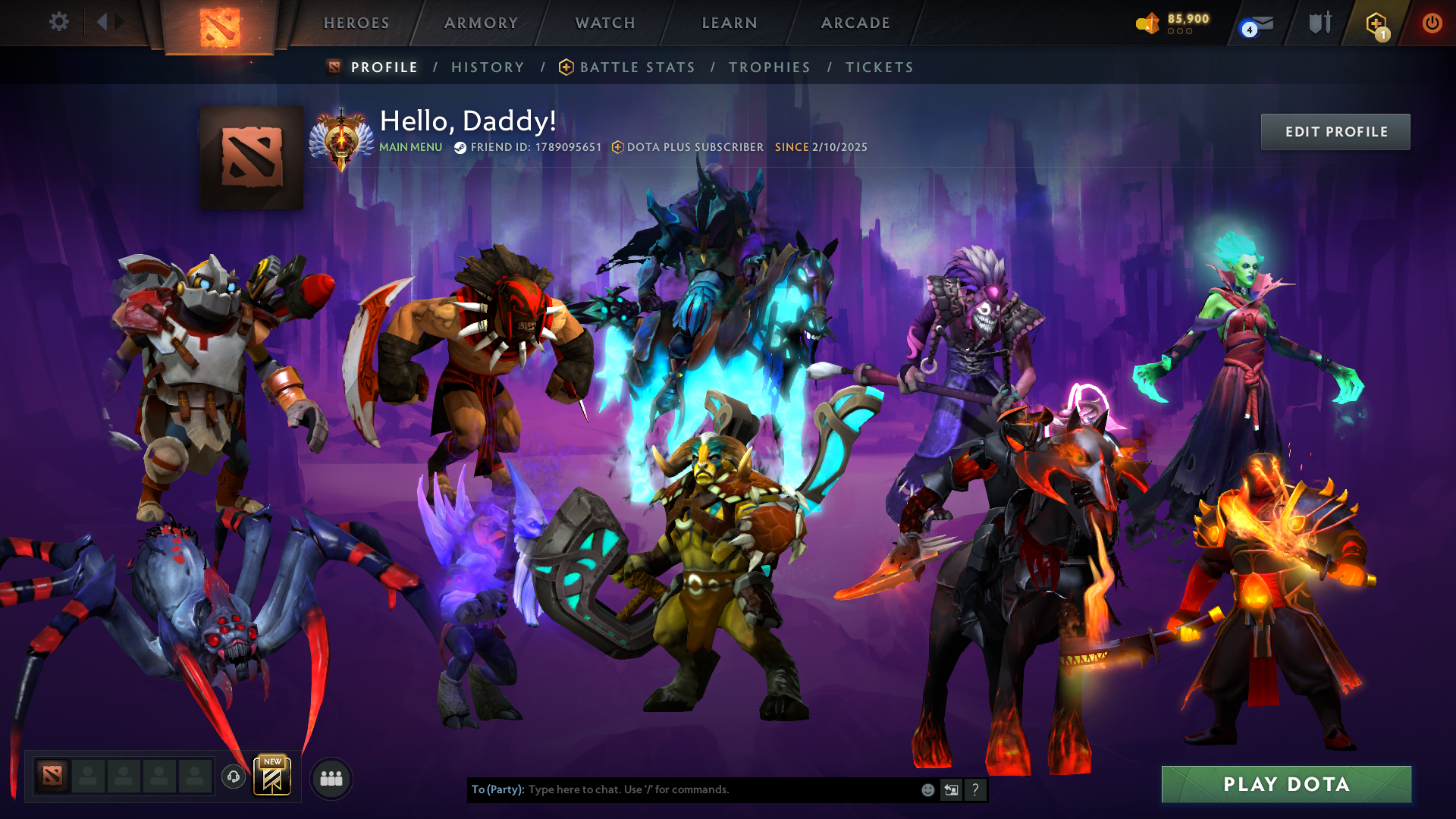The width and height of the screenshot is (1456, 819).
Task: Click the Dota 2 logo avatar in party slot
Action: pos(52,777)
